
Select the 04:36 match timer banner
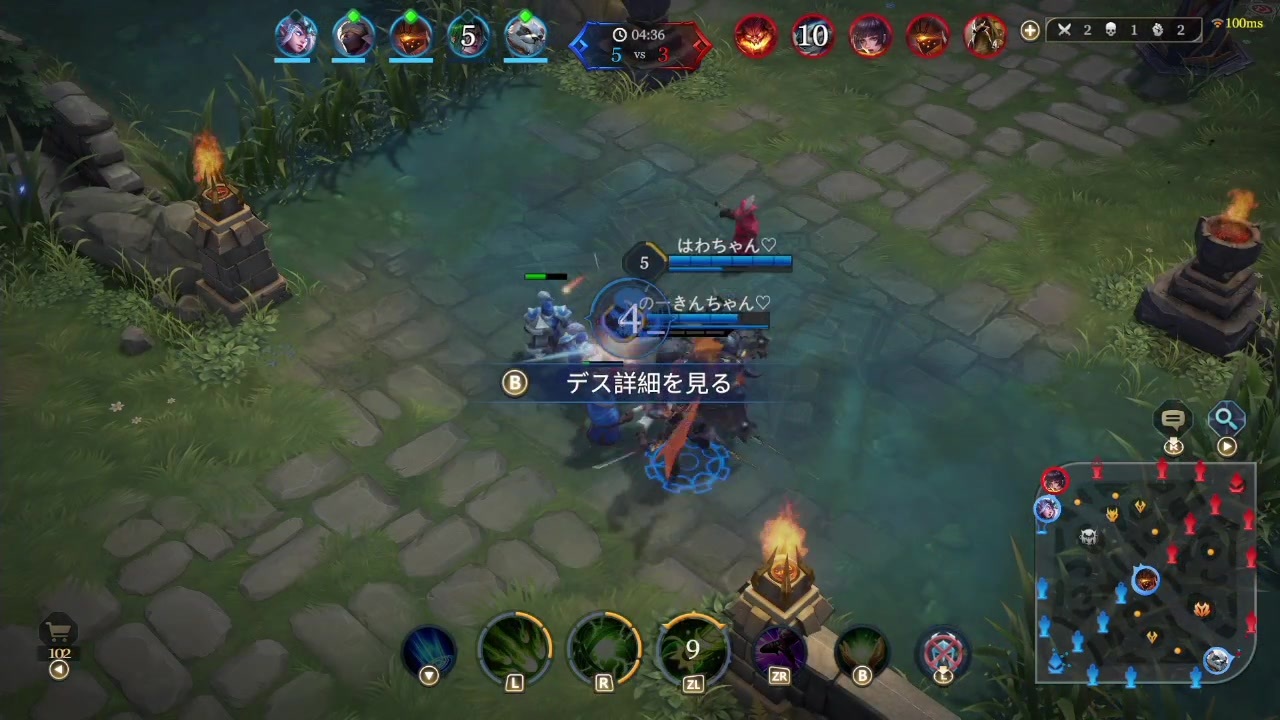click(640, 33)
